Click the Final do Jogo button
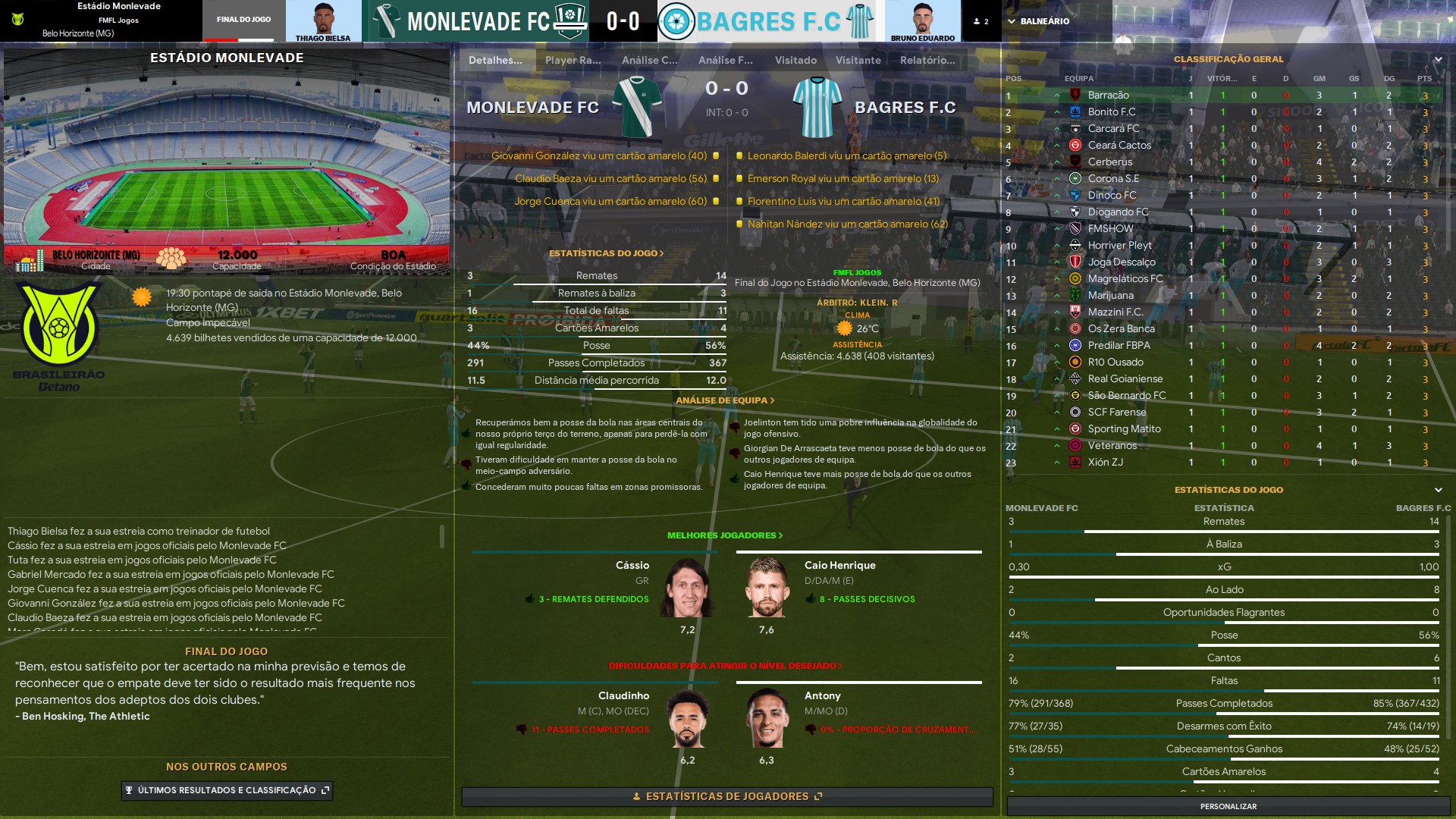This screenshot has height=819, width=1456. pos(243,20)
